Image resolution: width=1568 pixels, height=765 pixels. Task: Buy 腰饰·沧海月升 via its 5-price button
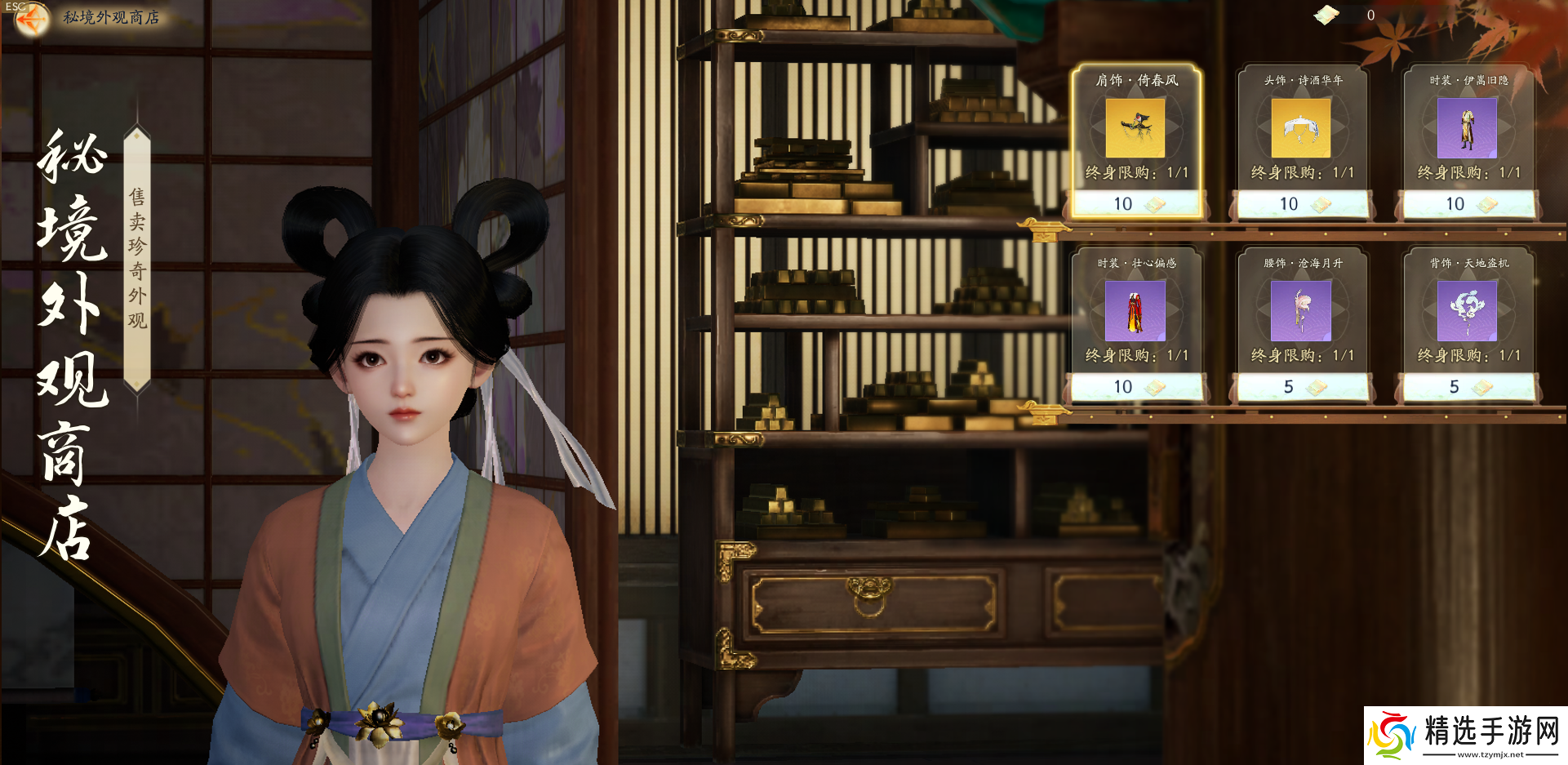pyautogui.click(x=1303, y=387)
